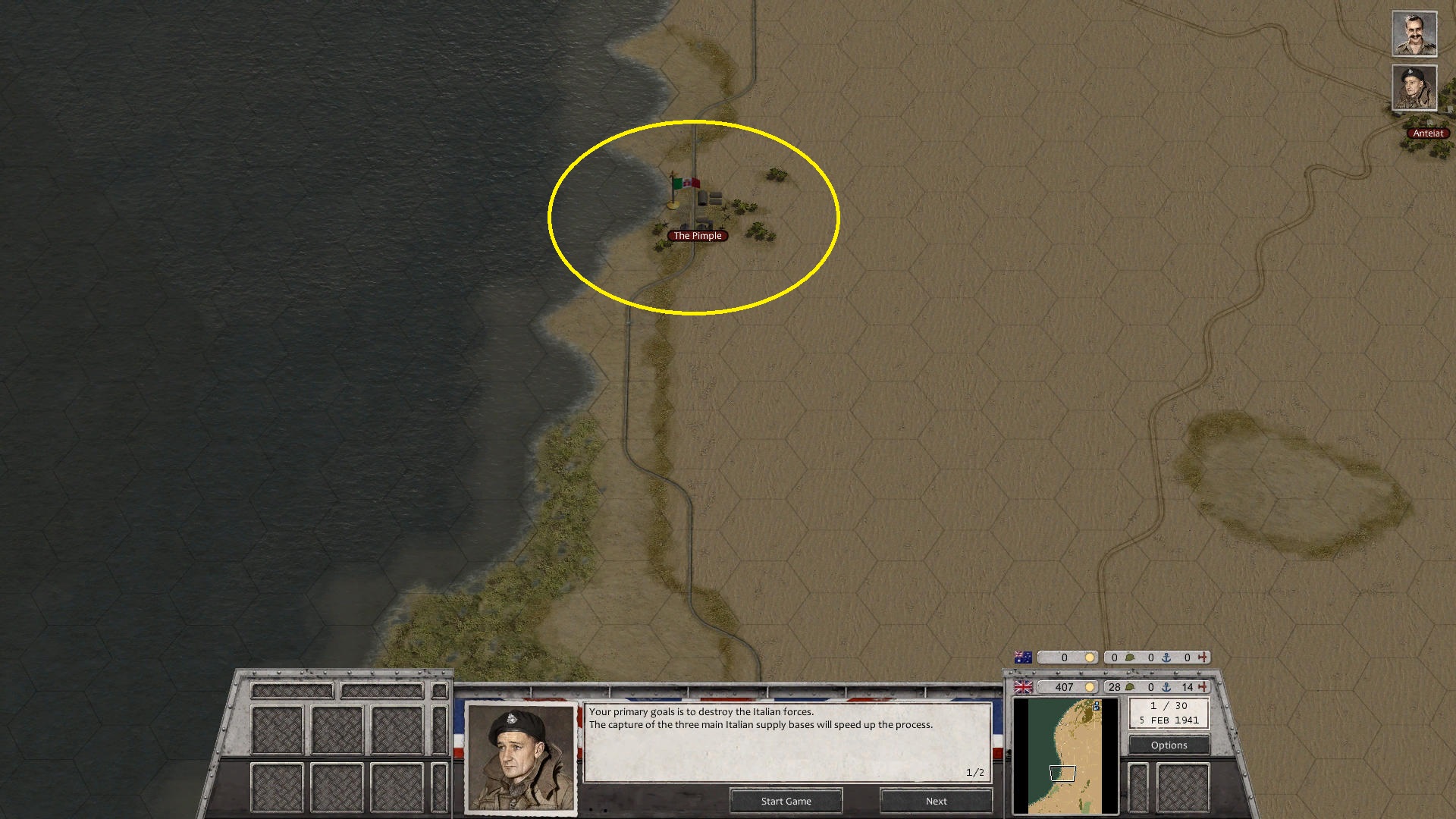Image resolution: width=1456 pixels, height=819 pixels.
Task: Click the Australian flag icon in status bar
Action: 1022,657
